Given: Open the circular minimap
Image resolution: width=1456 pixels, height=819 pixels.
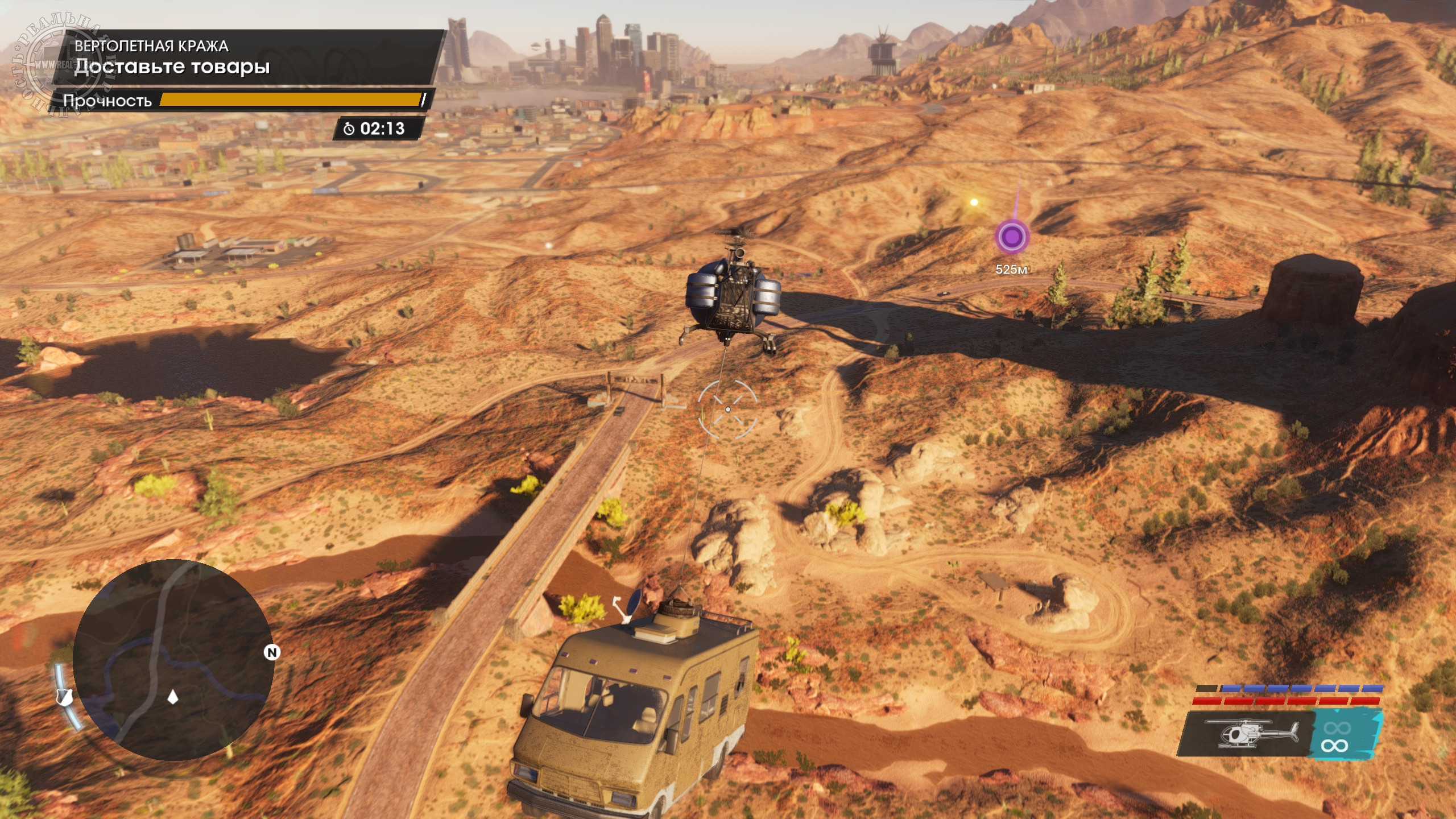Looking at the screenshot, I should 173,660.
